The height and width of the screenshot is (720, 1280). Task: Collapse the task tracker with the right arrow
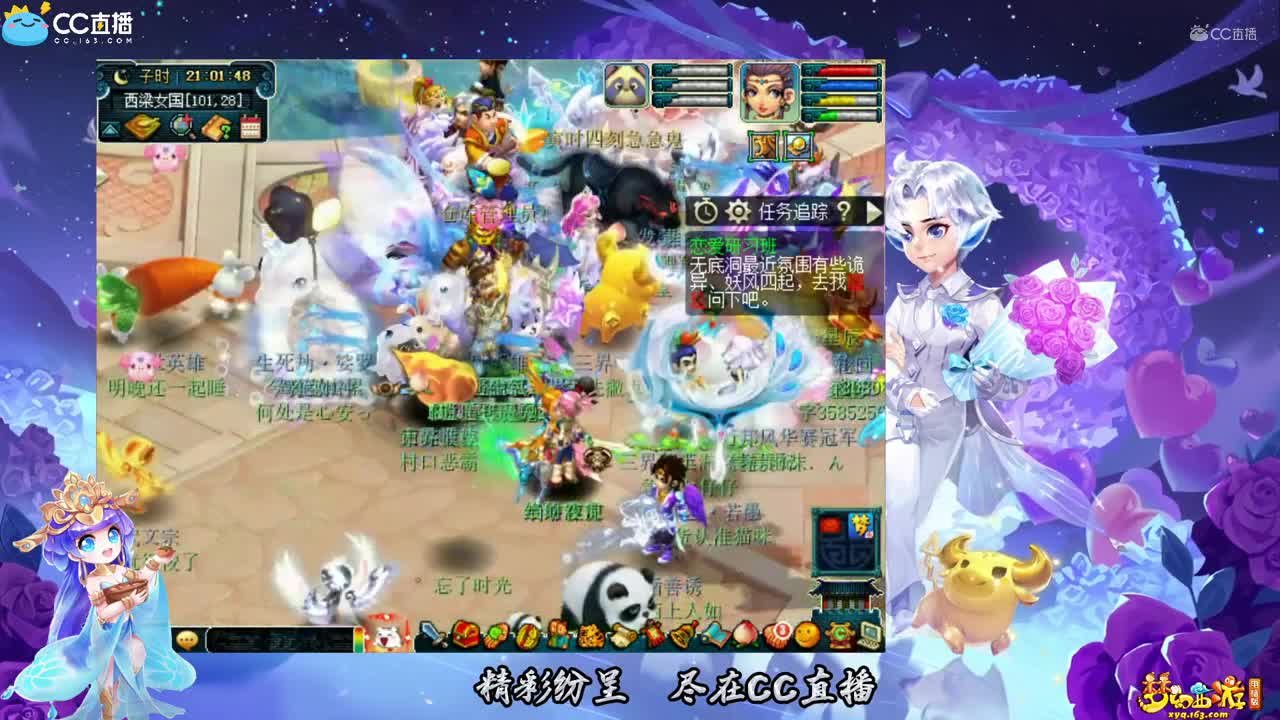tap(874, 210)
